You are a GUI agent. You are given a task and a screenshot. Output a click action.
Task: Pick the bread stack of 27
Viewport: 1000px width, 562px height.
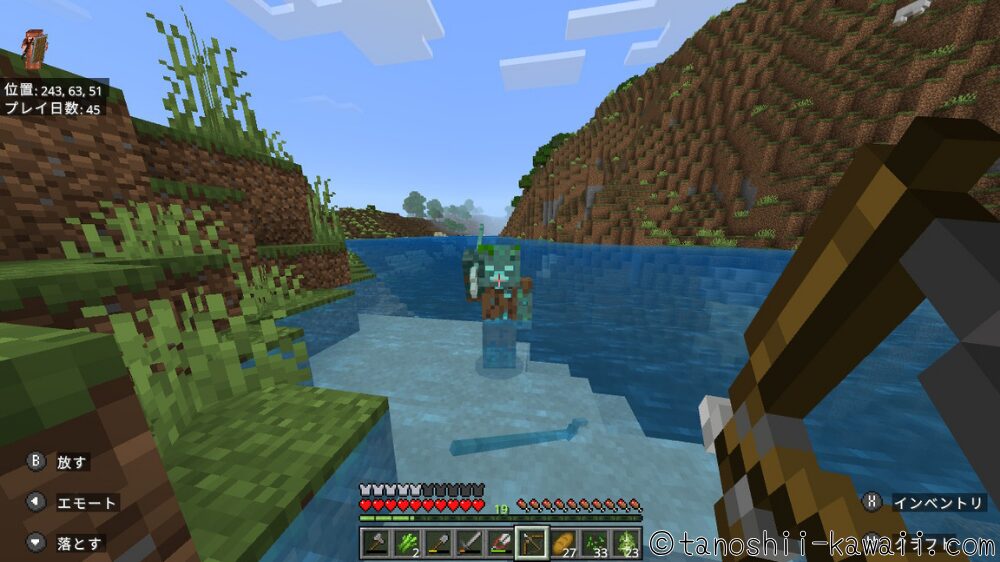point(562,542)
